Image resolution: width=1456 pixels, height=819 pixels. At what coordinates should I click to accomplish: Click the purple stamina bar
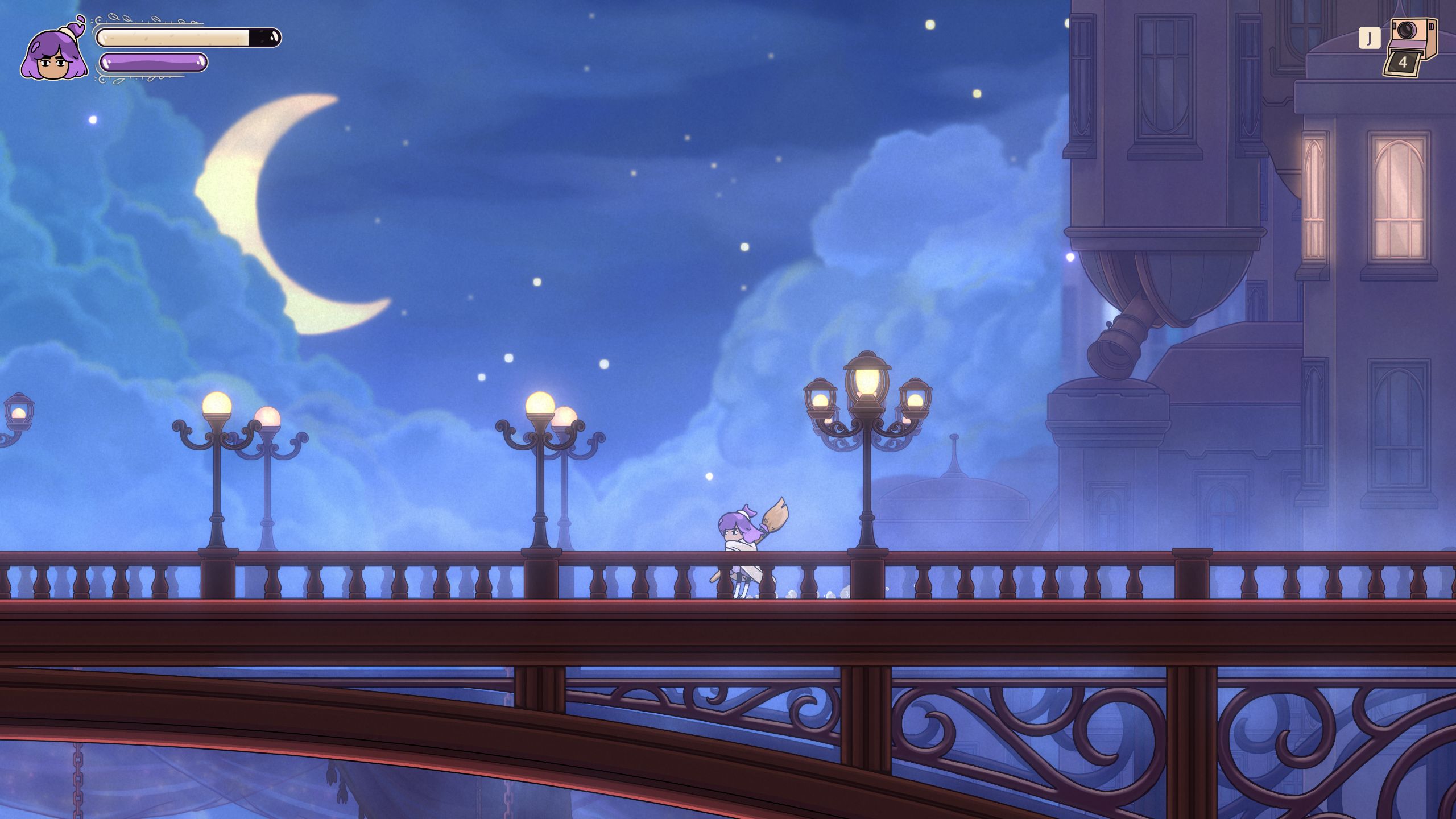pyautogui.click(x=152, y=63)
